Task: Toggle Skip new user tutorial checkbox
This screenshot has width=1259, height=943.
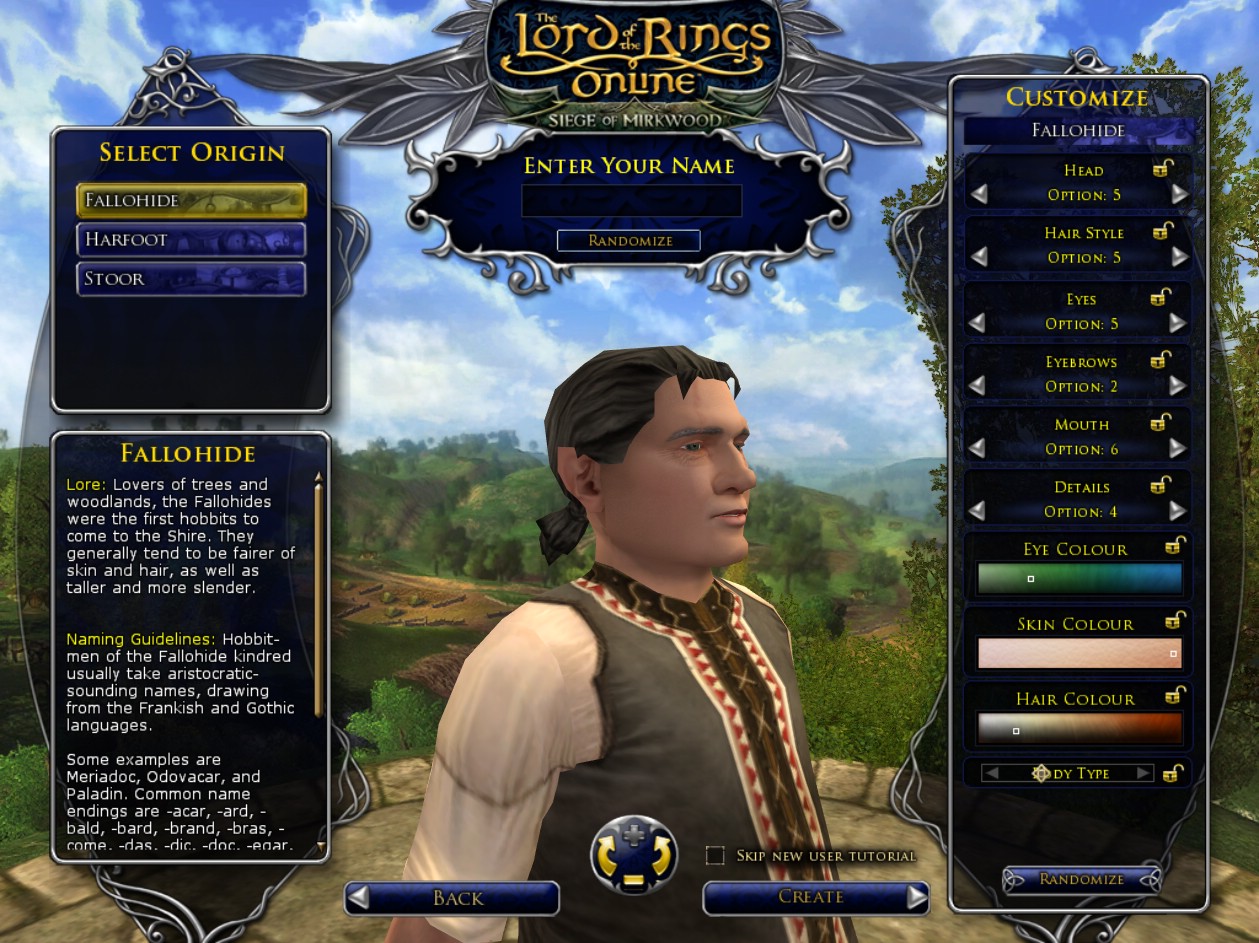Action: (x=715, y=855)
